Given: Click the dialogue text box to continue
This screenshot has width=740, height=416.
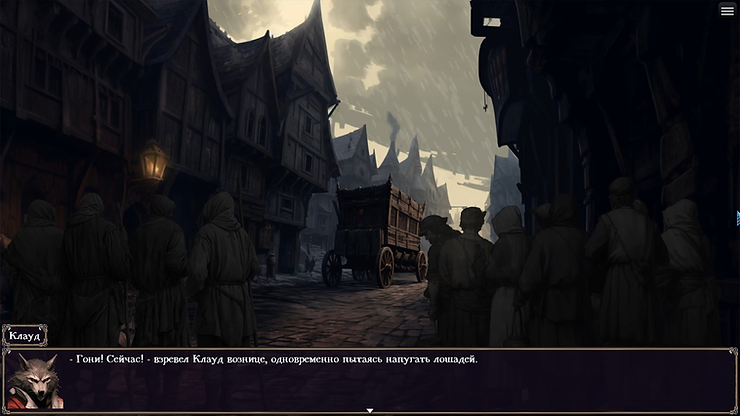Looking at the screenshot, I should coord(400,380).
